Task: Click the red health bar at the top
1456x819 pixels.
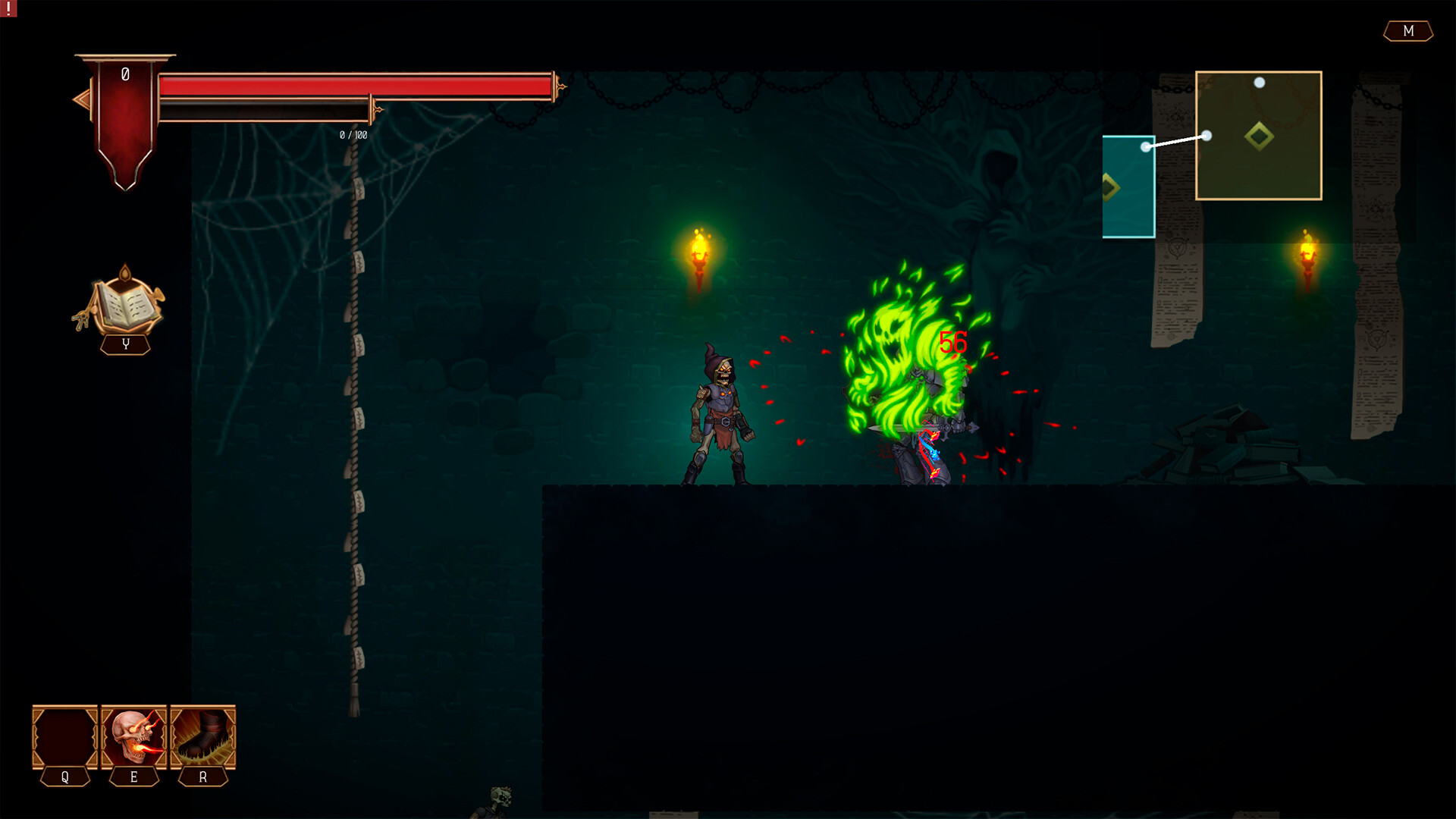Action: [x=356, y=86]
